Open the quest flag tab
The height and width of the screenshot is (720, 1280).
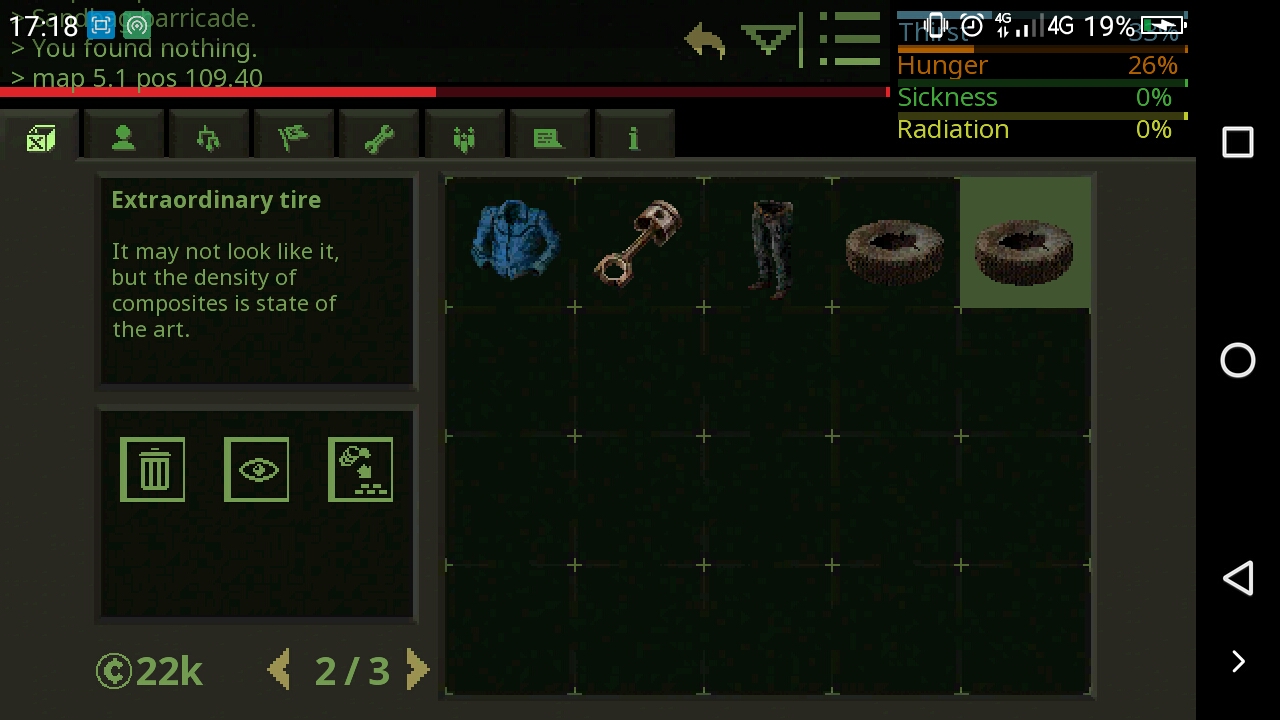pyautogui.click(x=294, y=134)
